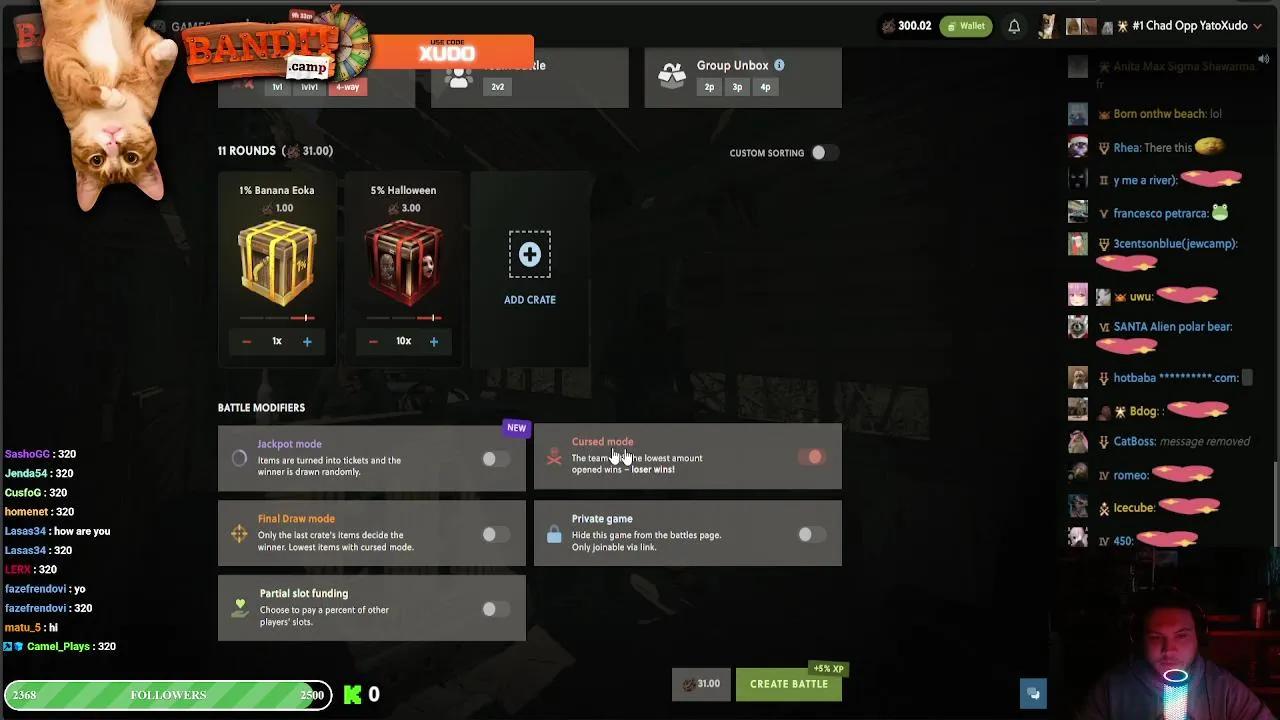The height and width of the screenshot is (720, 1280).
Task: Choose the 3p Group Unbox option
Action: pos(737,87)
